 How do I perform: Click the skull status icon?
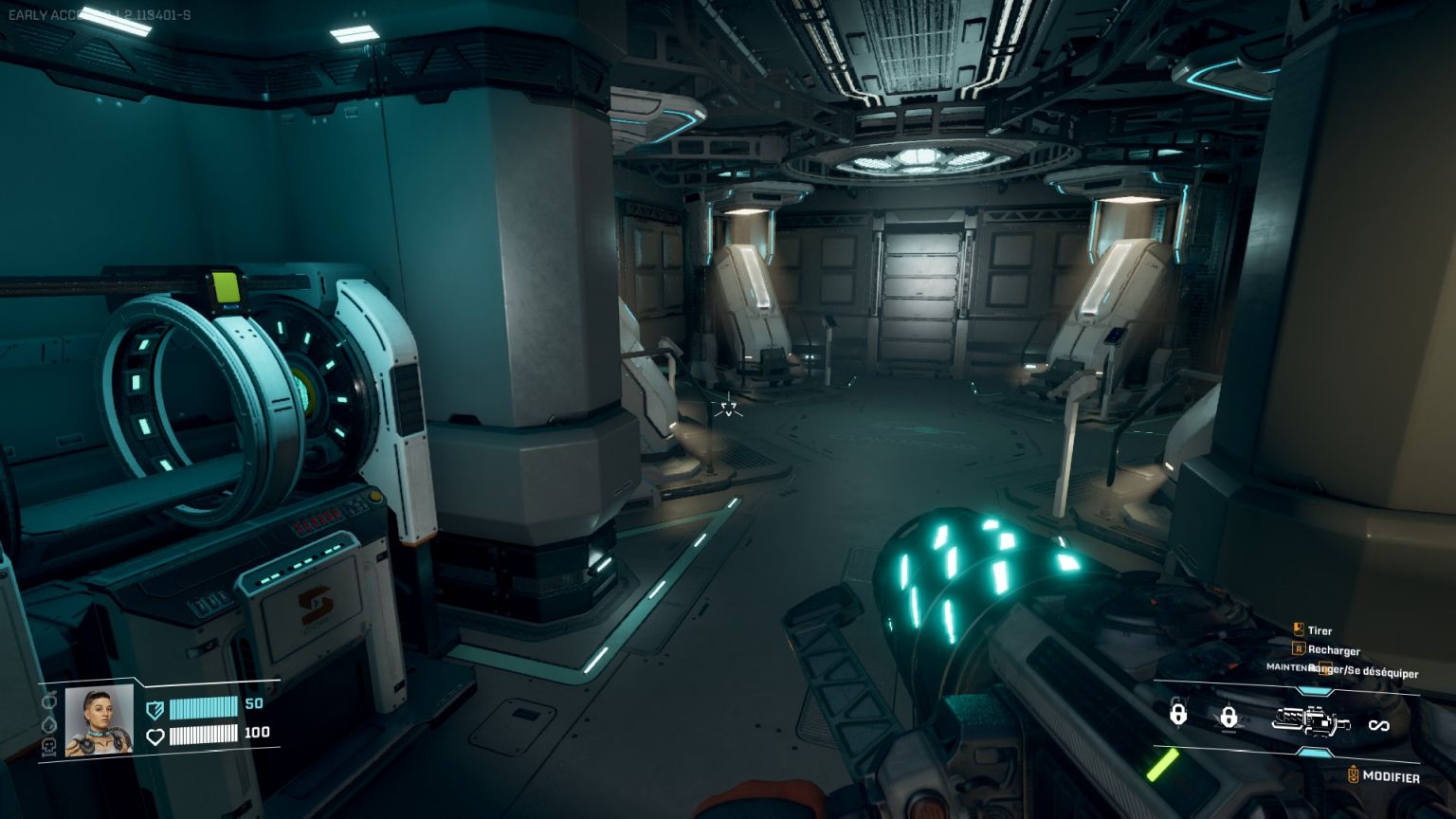49,746
